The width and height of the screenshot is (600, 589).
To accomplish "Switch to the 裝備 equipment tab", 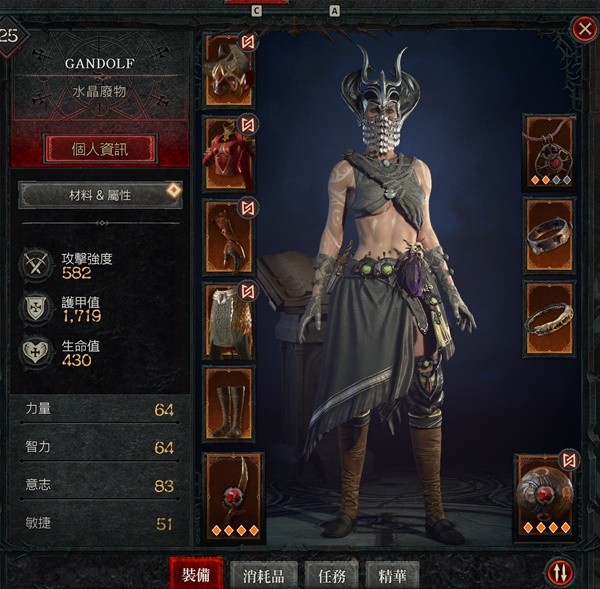I will point(196,575).
